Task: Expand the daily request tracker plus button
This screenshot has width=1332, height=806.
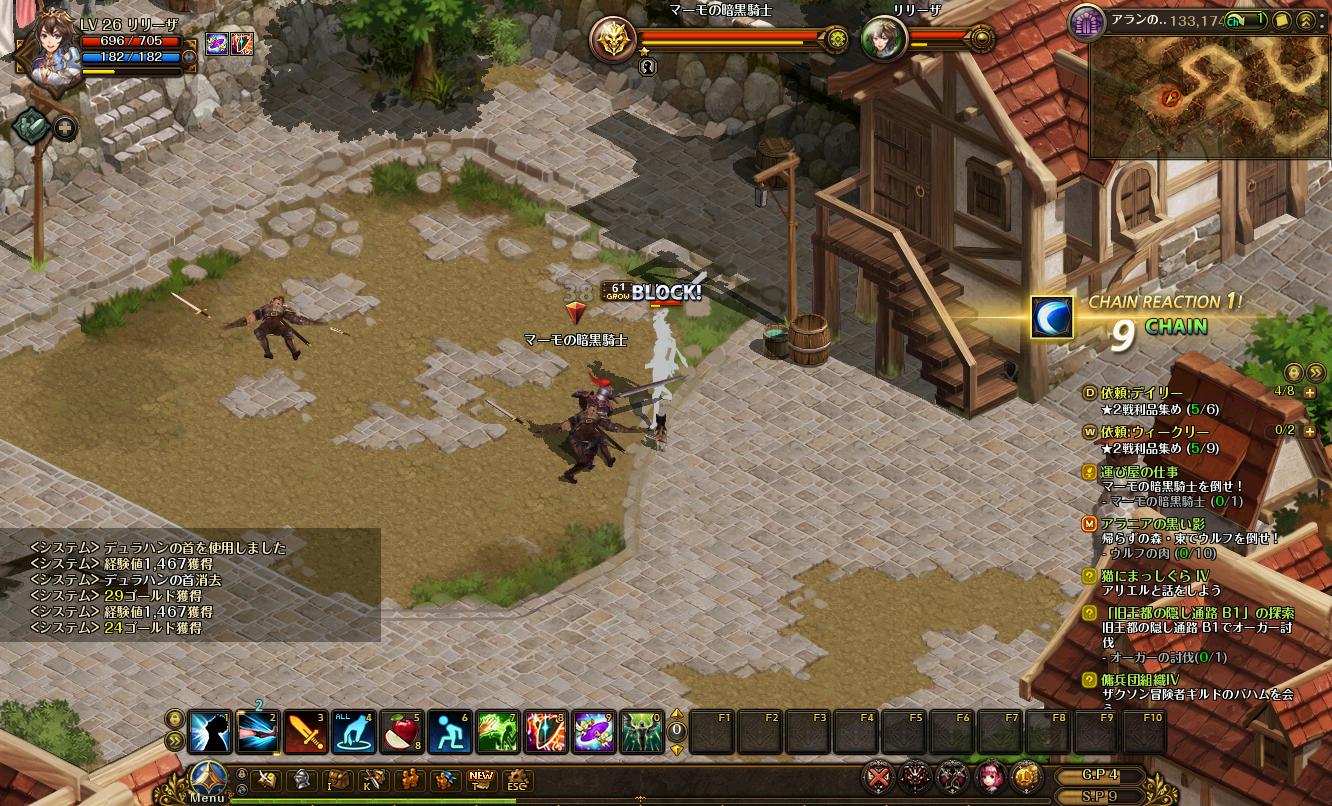Action: click(x=1310, y=393)
